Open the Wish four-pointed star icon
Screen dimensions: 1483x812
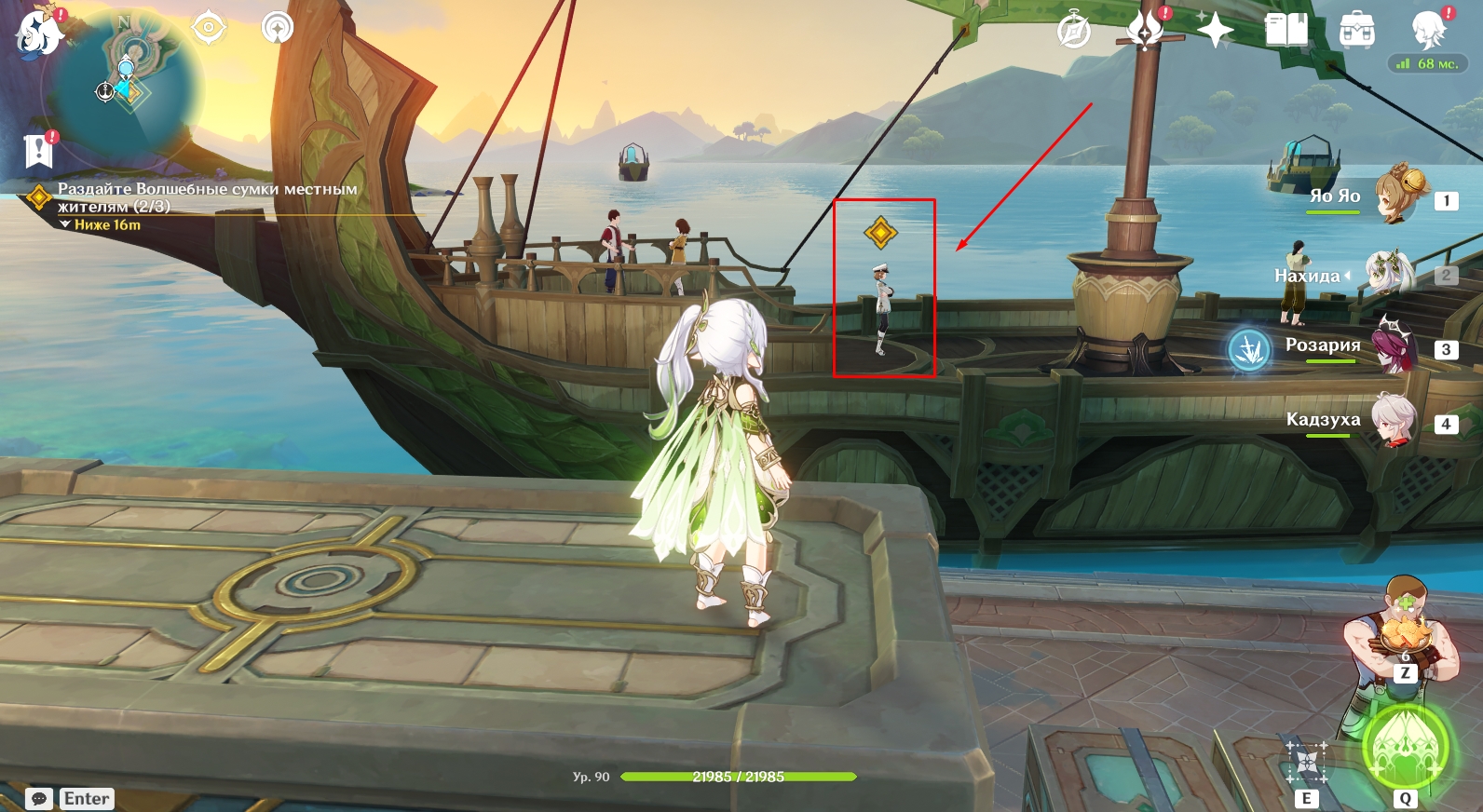[x=1215, y=31]
